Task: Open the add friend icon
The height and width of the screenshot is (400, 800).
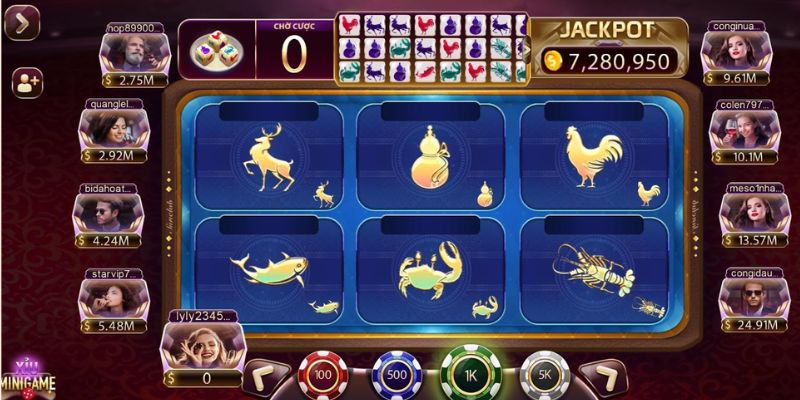Action: tap(26, 84)
